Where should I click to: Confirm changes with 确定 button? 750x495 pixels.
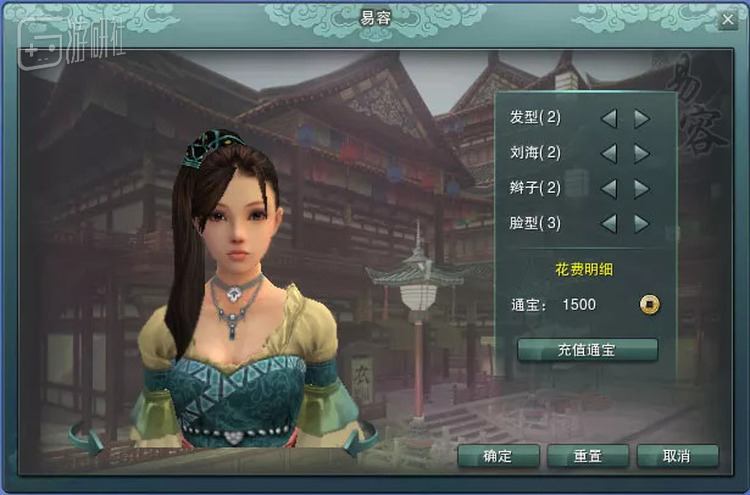click(x=498, y=456)
